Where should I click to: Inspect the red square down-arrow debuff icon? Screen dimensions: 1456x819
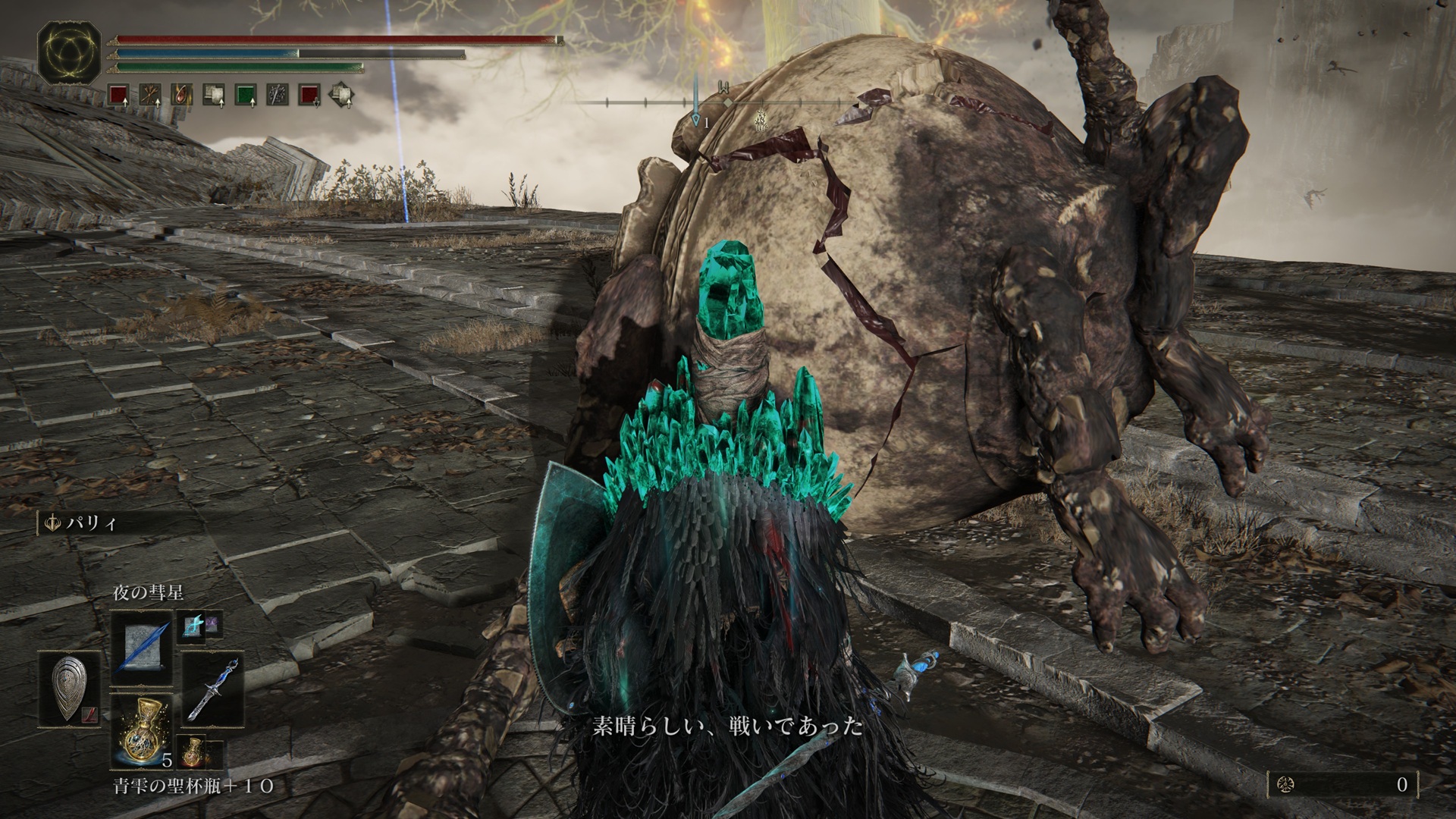click(x=309, y=95)
